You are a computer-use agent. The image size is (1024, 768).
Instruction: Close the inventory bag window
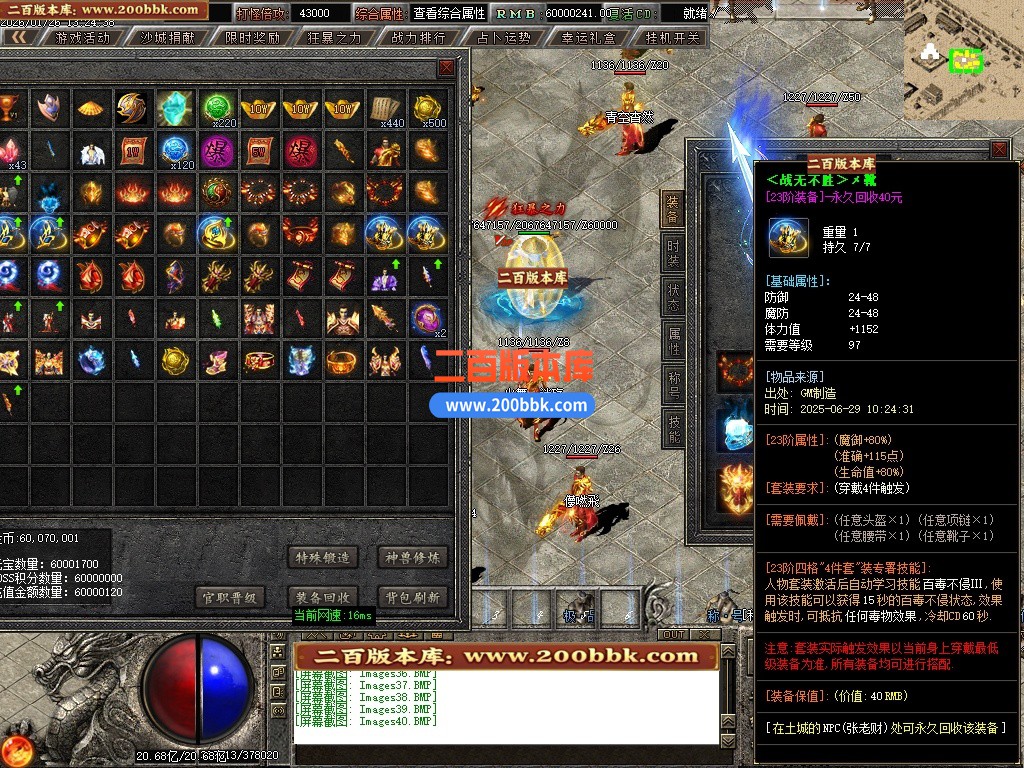coord(446,68)
